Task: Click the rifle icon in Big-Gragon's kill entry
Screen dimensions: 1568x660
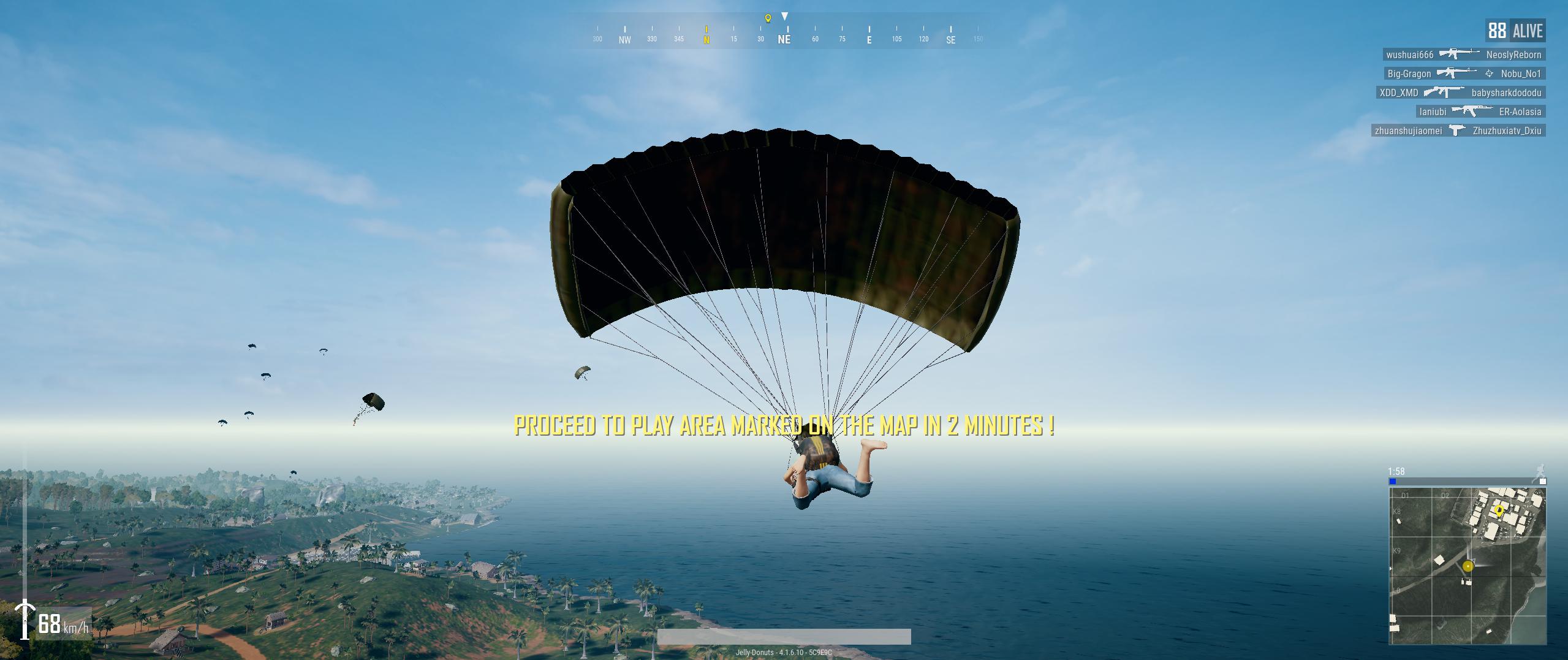Action: coord(1457,74)
